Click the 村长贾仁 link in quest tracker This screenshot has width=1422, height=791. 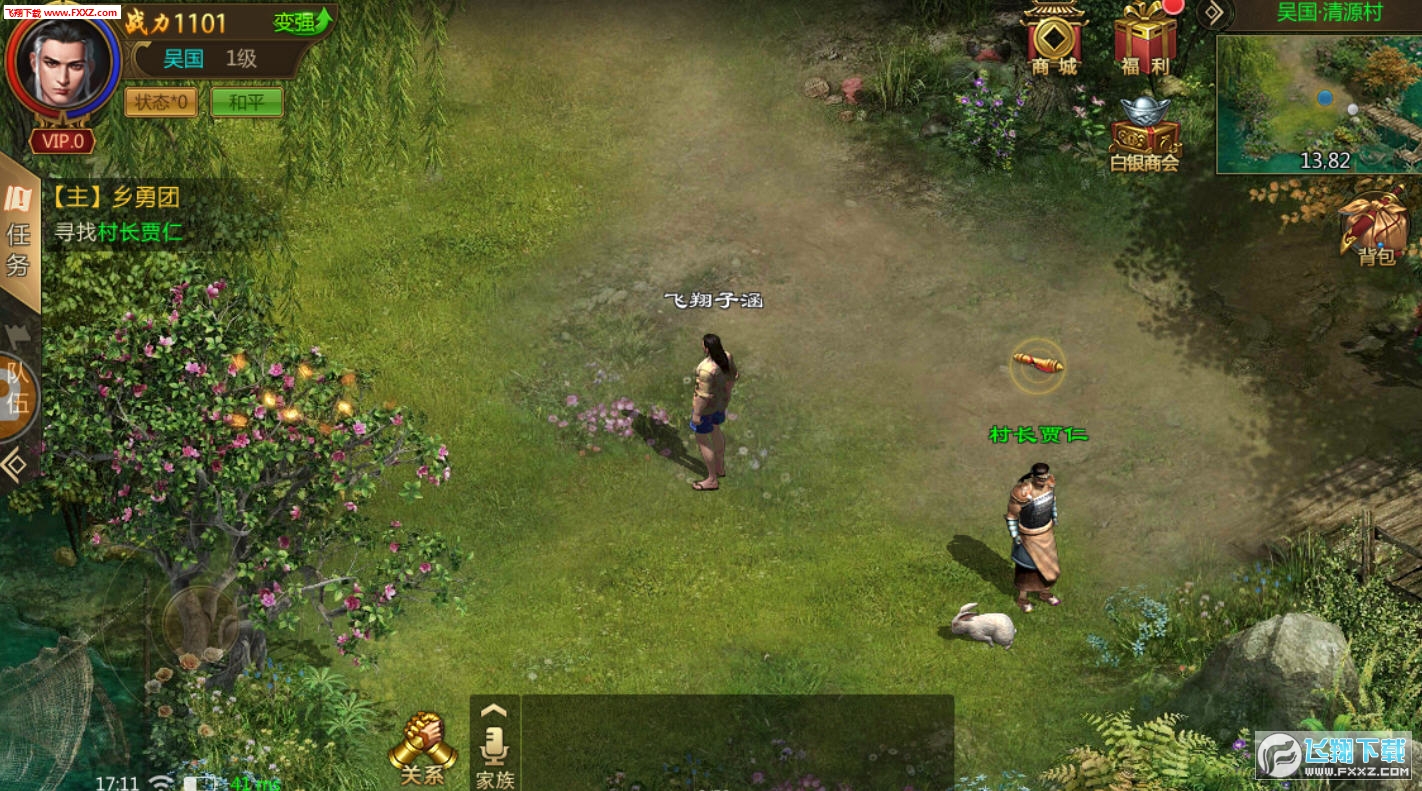140,232
